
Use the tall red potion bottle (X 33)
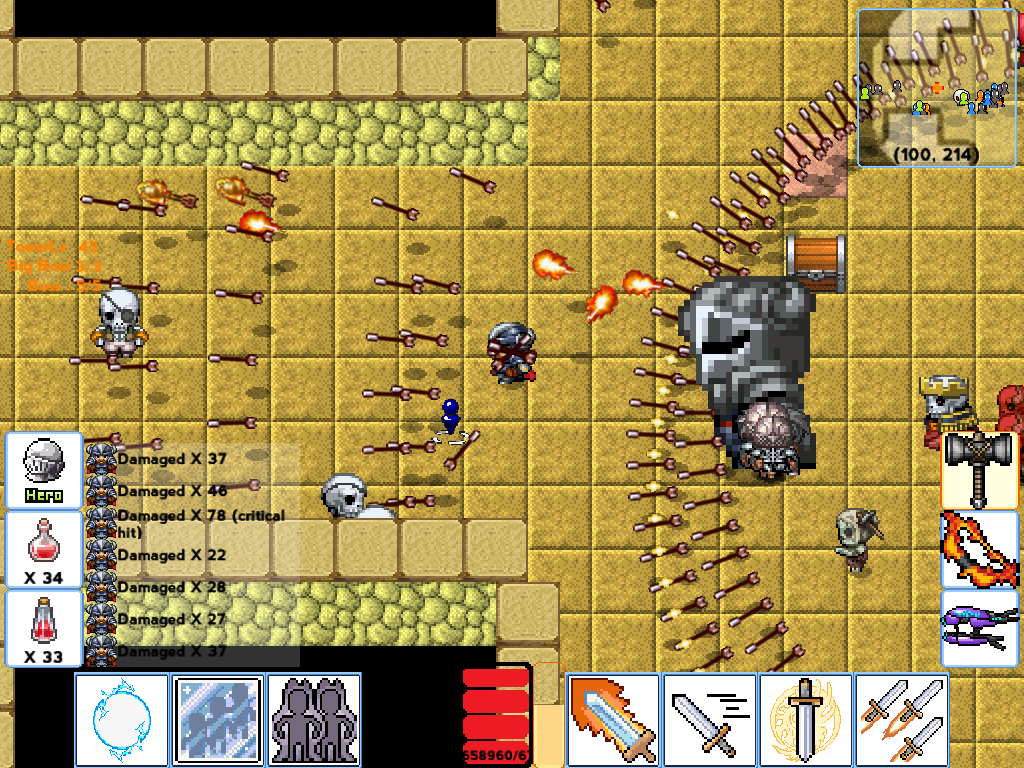coord(44,628)
